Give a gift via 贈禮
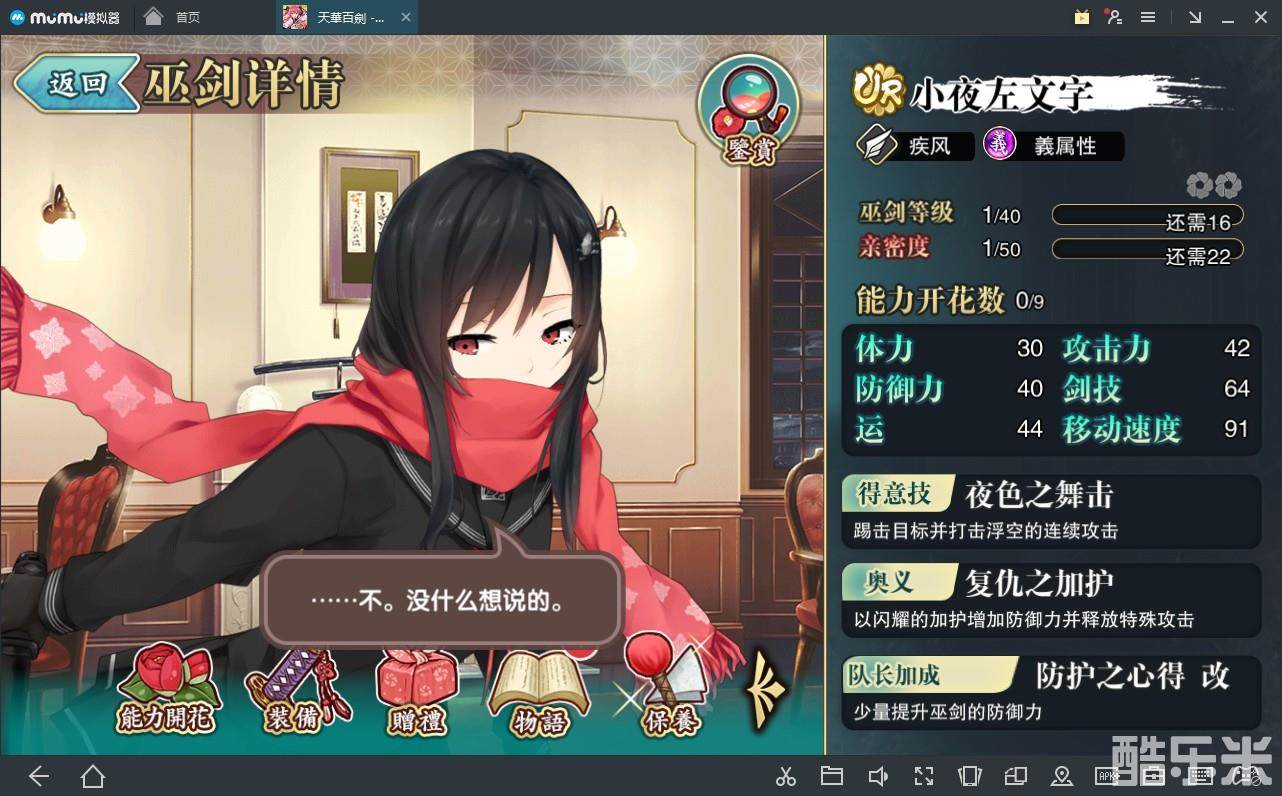This screenshot has height=796, width=1282. click(x=416, y=690)
